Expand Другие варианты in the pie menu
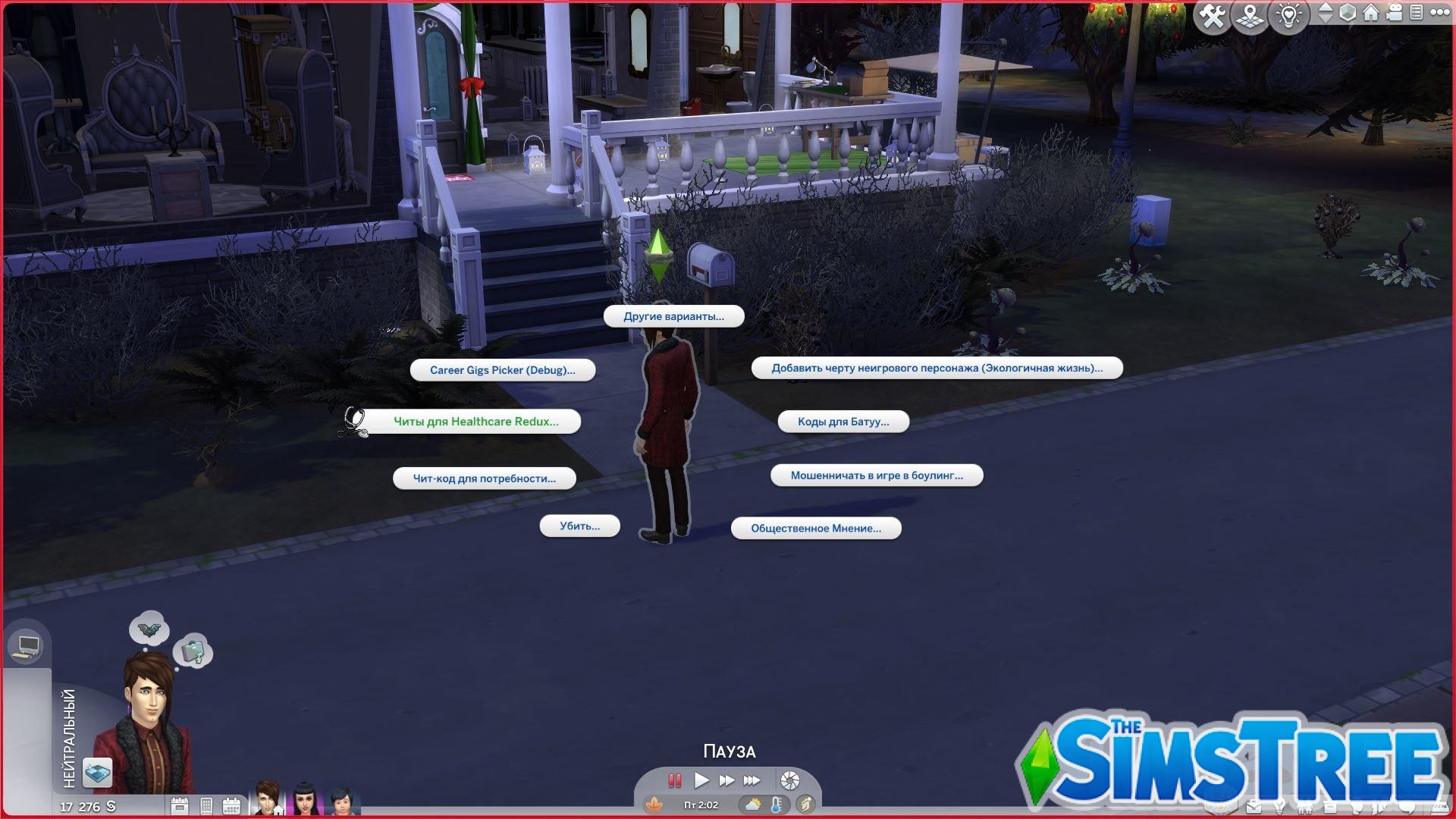Viewport: 1456px width, 819px height. click(x=674, y=316)
